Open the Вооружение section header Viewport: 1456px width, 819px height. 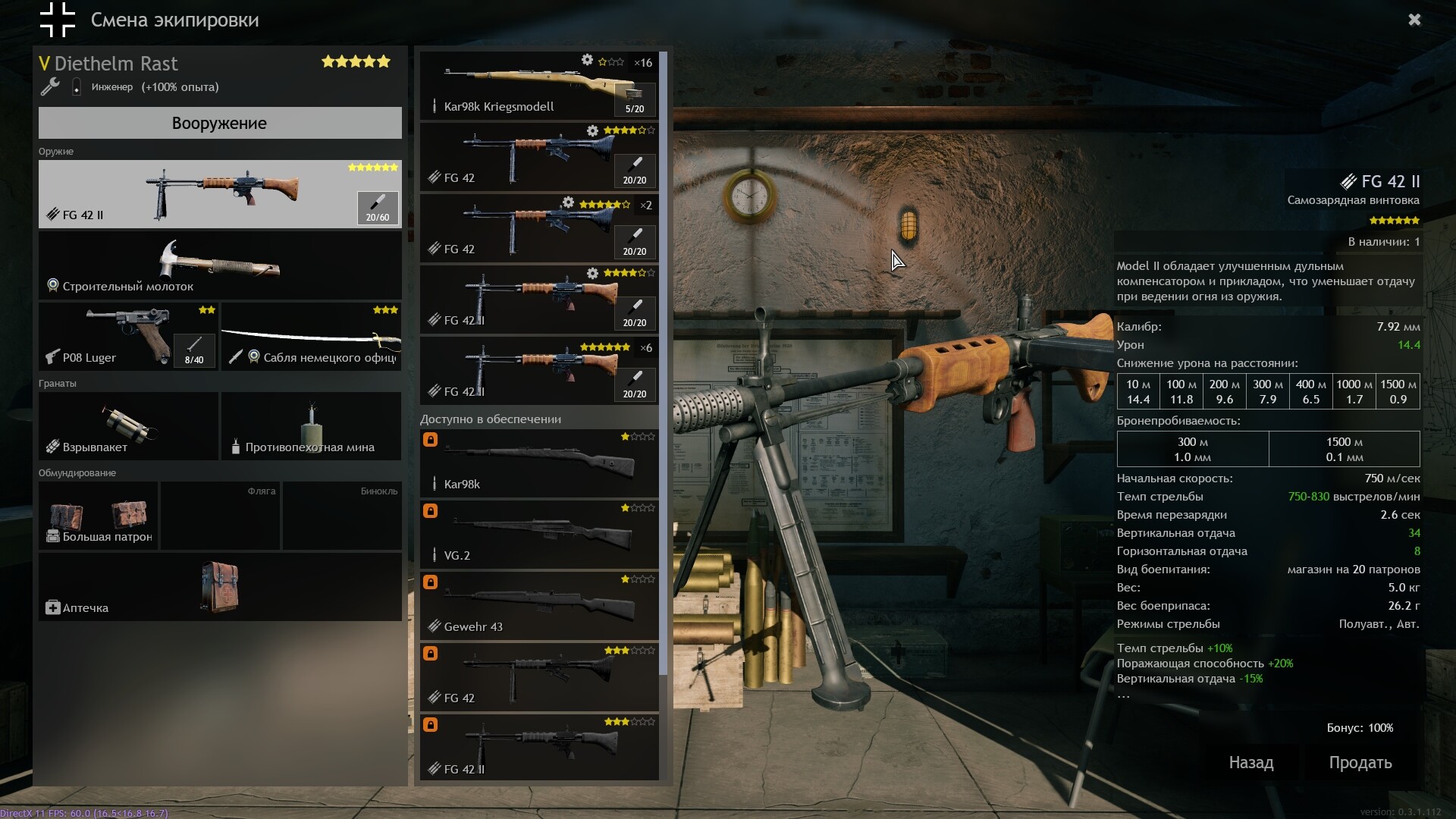[x=220, y=123]
